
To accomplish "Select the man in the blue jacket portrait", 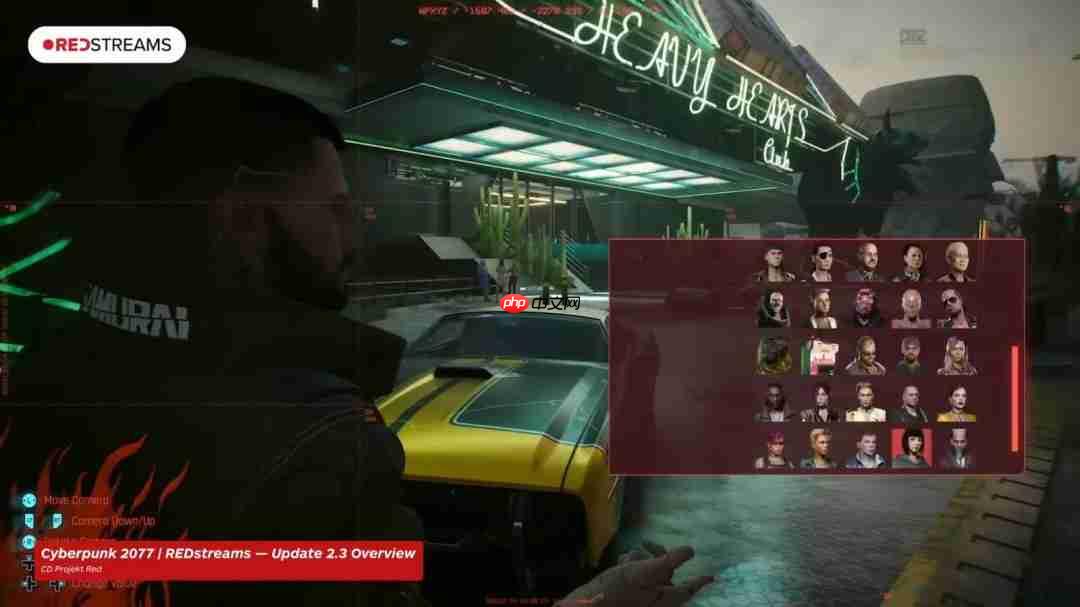I will click(866, 448).
